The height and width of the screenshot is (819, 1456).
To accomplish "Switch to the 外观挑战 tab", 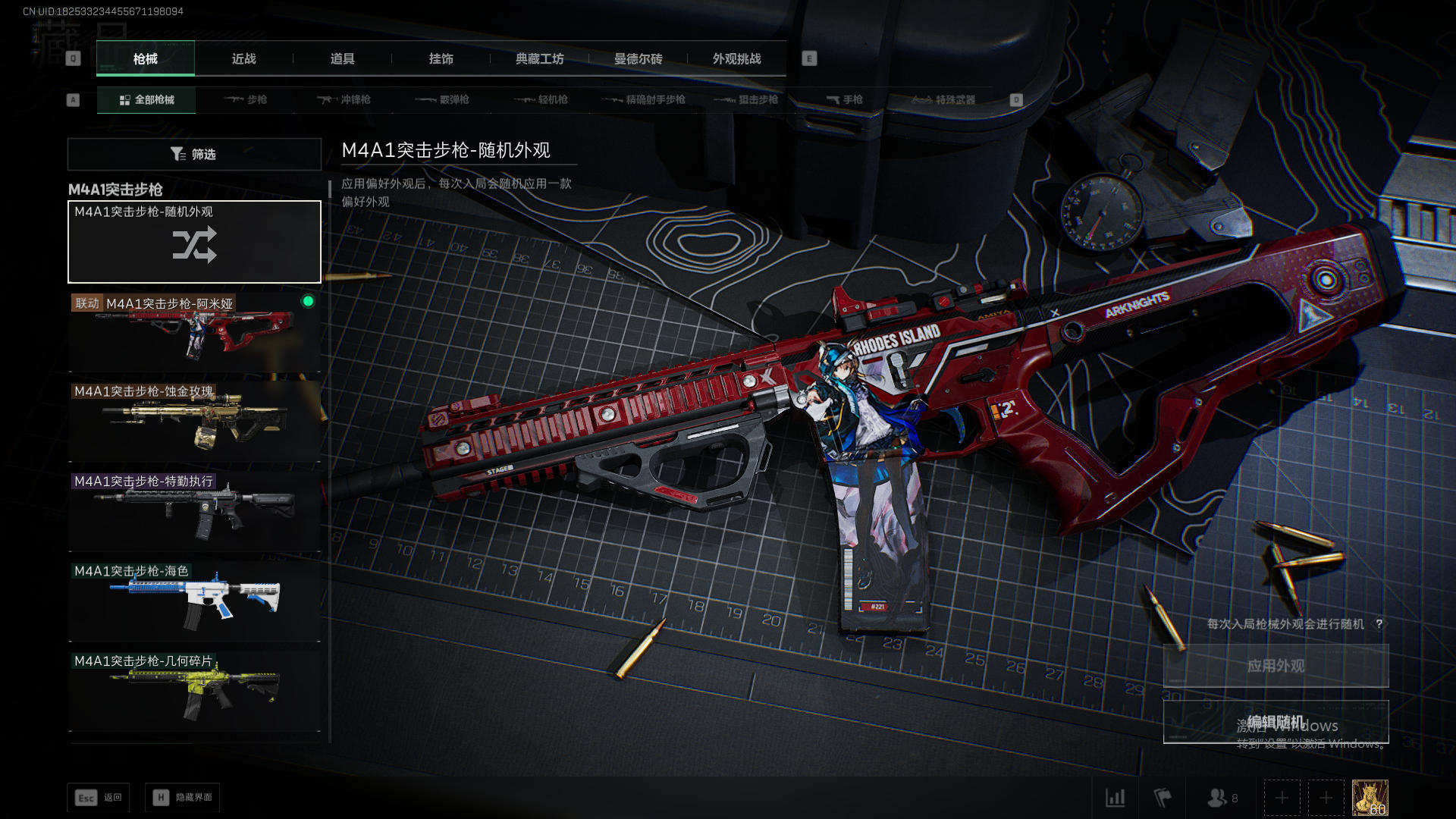I will (736, 59).
